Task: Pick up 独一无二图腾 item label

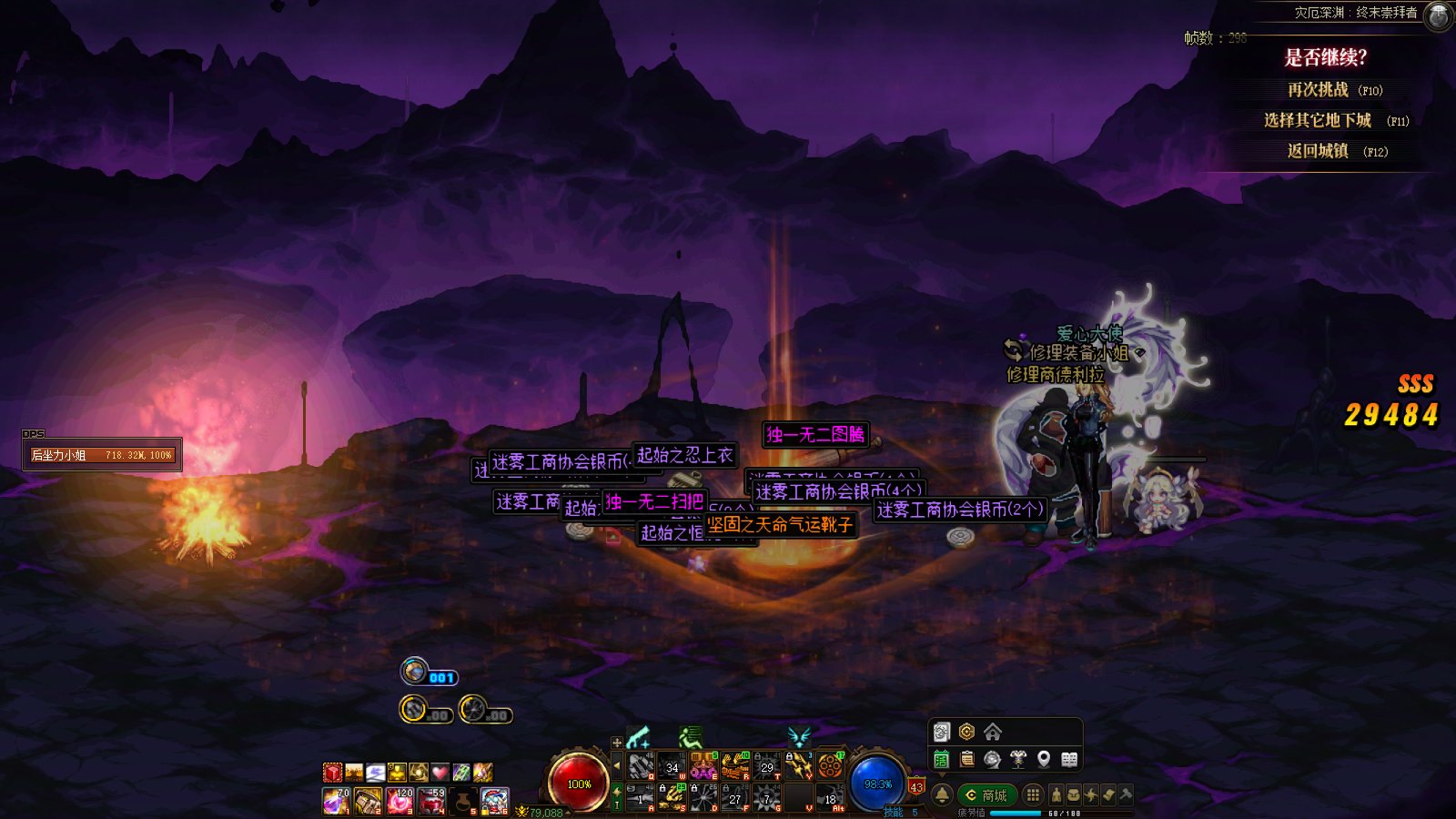Action: (x=814, y=434)
